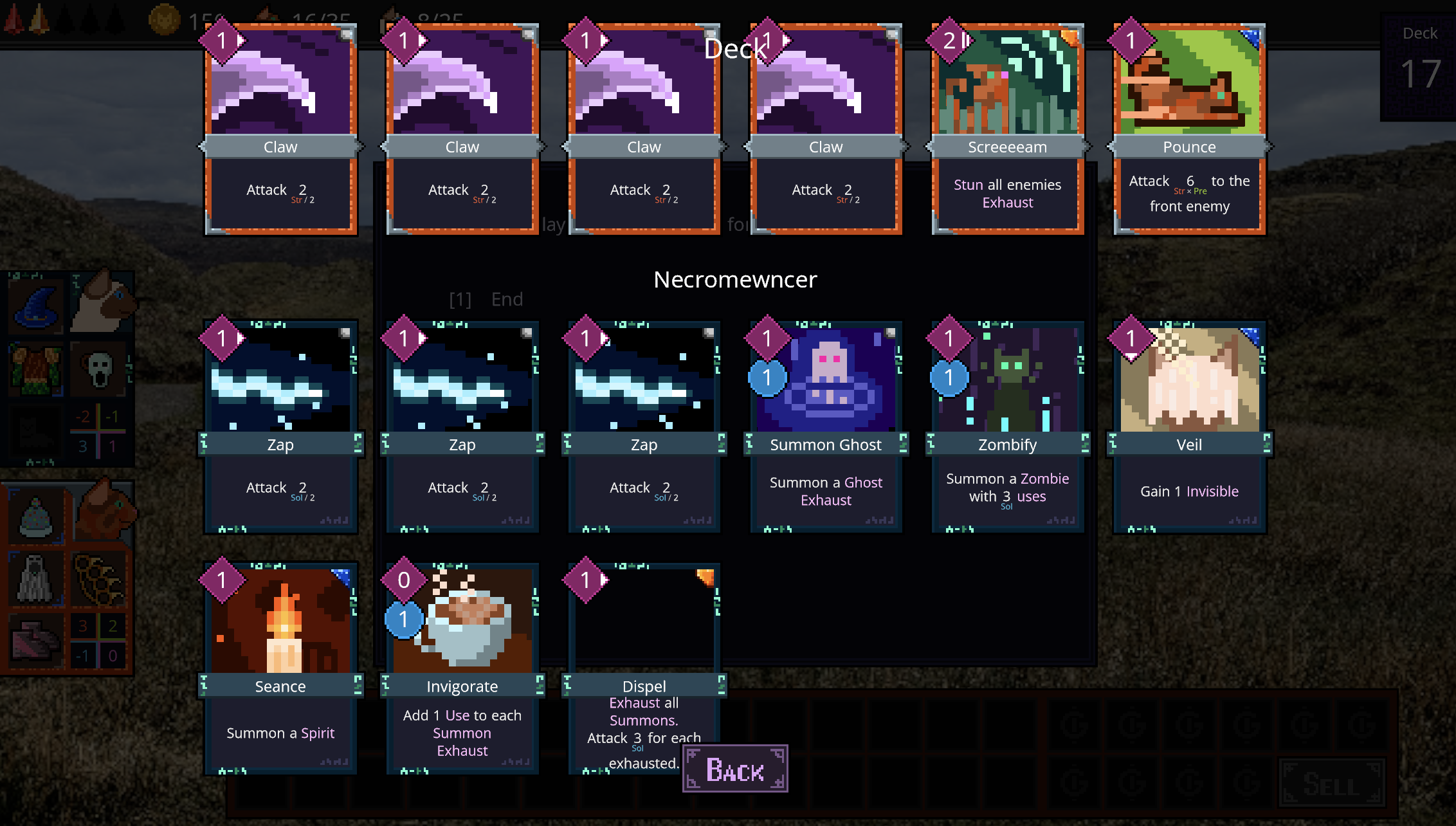The image size is (1456, 826).
Task: Choose the Pounce card
Action: pos(1189,129)
